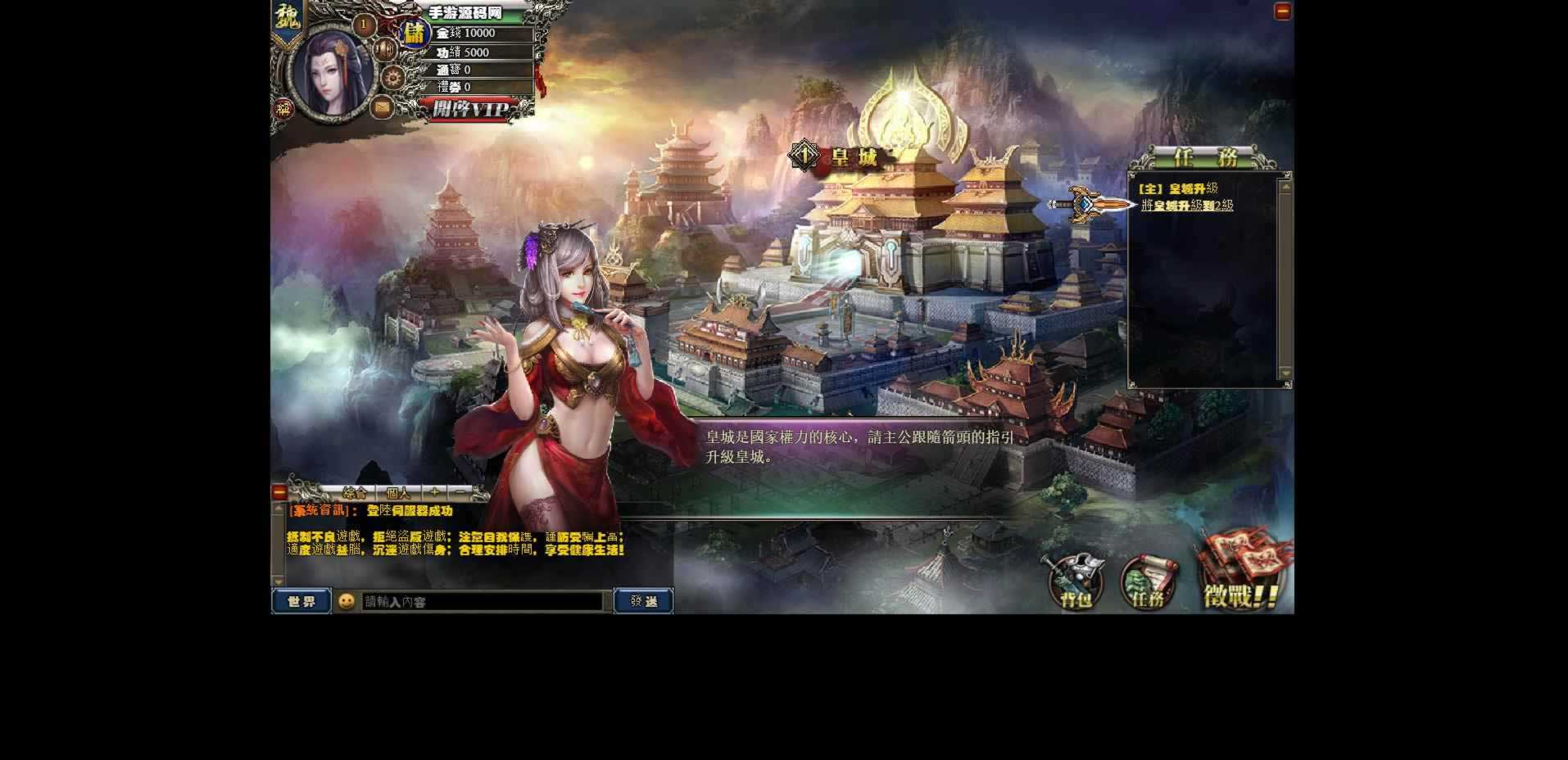
Task: Open the 開啓VIP button
Action: click(x=469, y=109)
